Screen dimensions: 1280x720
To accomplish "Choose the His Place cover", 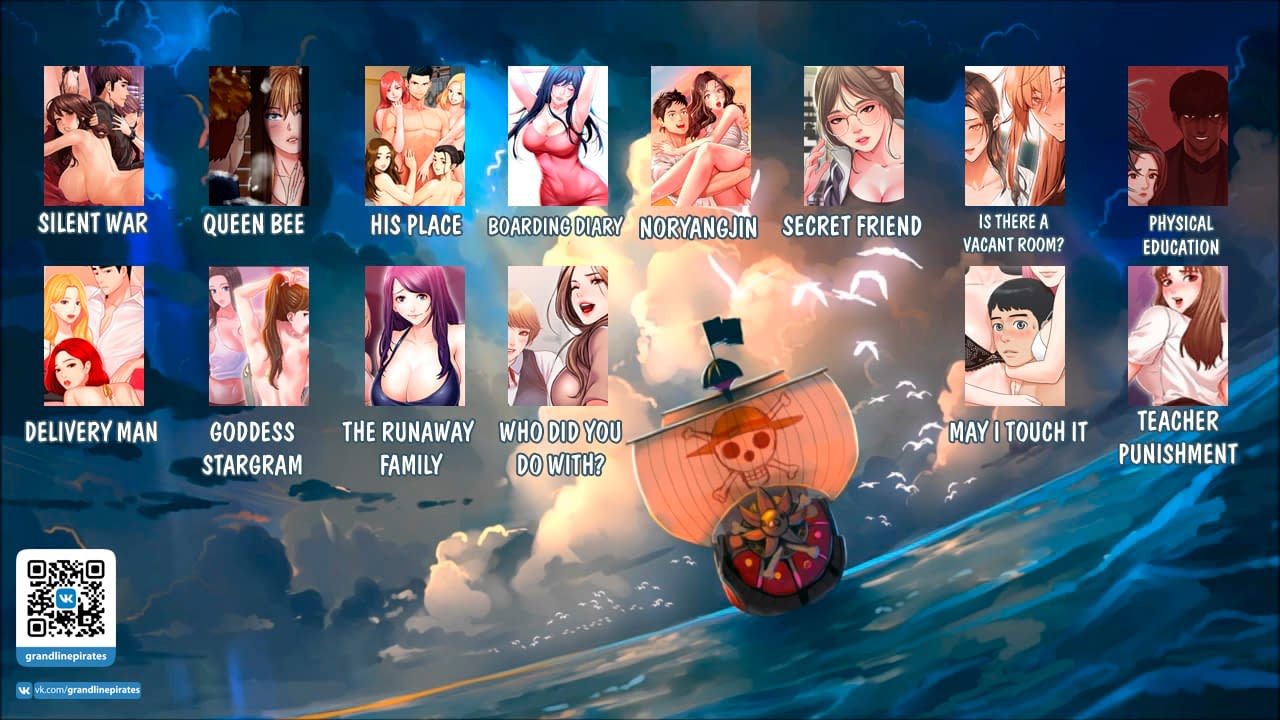I will [415, 136].
